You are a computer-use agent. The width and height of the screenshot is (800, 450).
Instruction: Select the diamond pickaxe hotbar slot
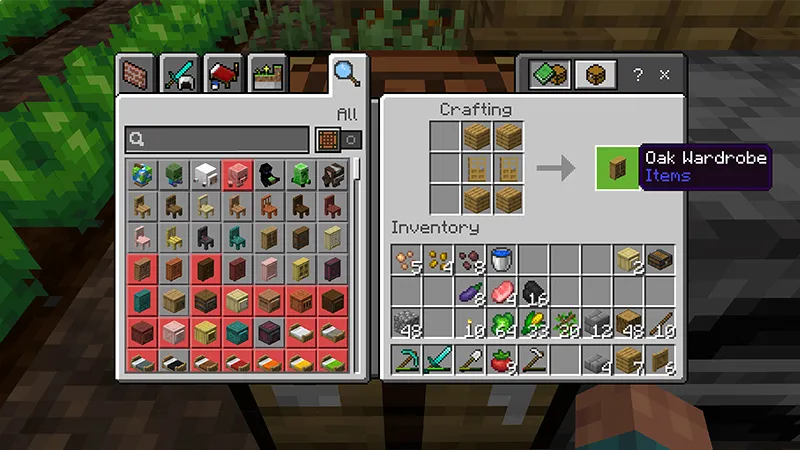coord(407,358)
